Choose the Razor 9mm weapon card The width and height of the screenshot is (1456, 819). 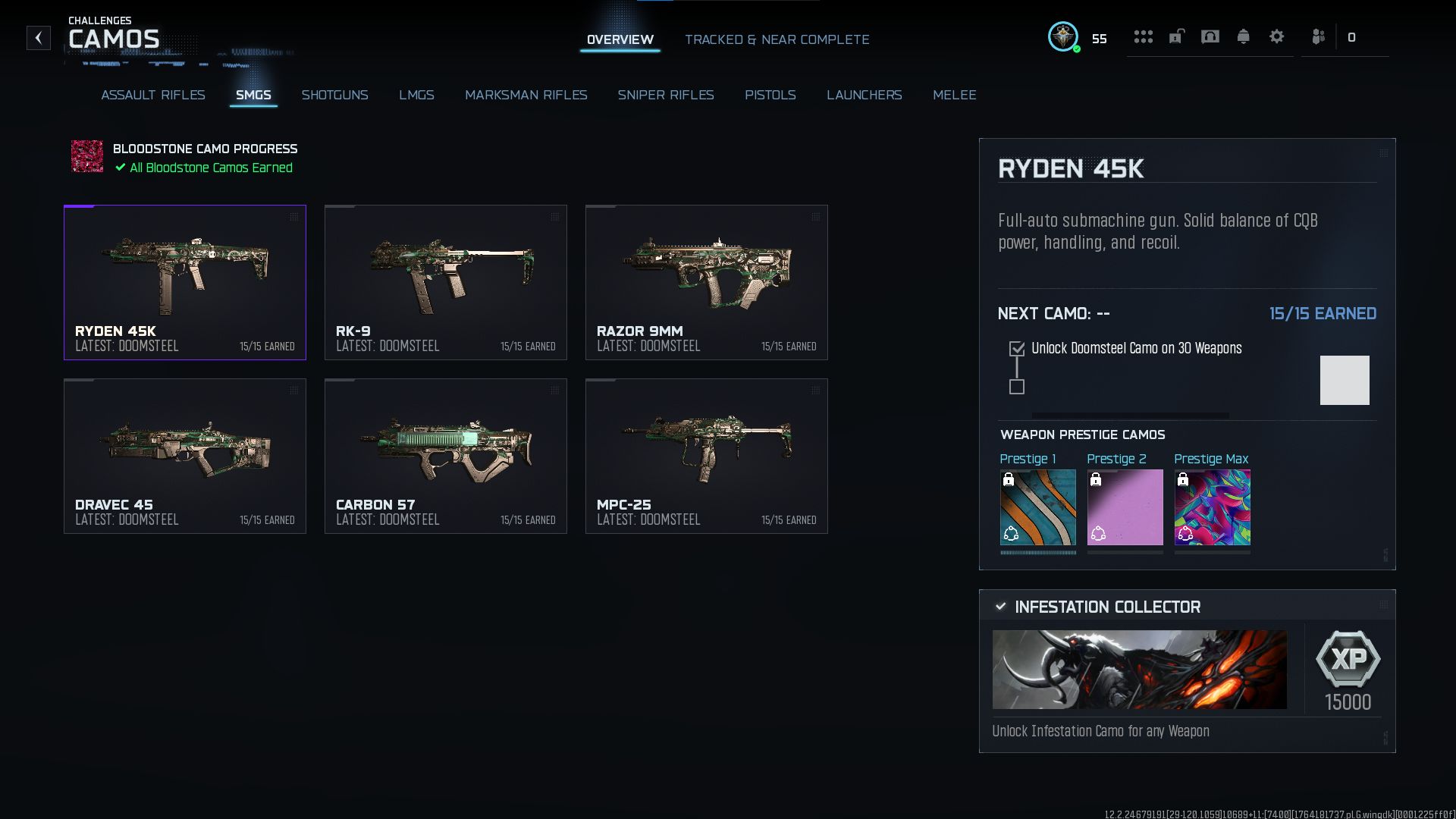coord(706,282)
